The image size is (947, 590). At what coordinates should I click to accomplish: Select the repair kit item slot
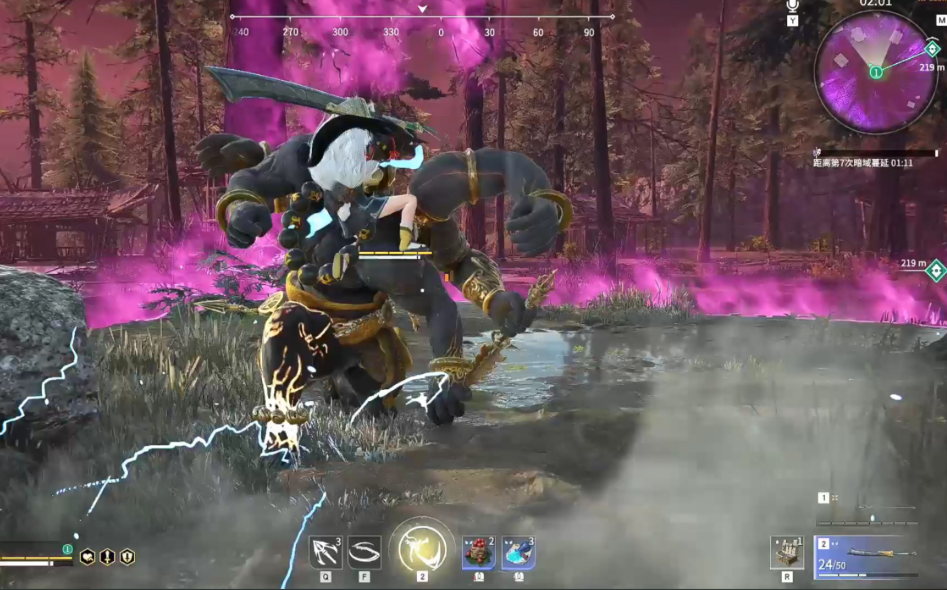pos(787,553)
